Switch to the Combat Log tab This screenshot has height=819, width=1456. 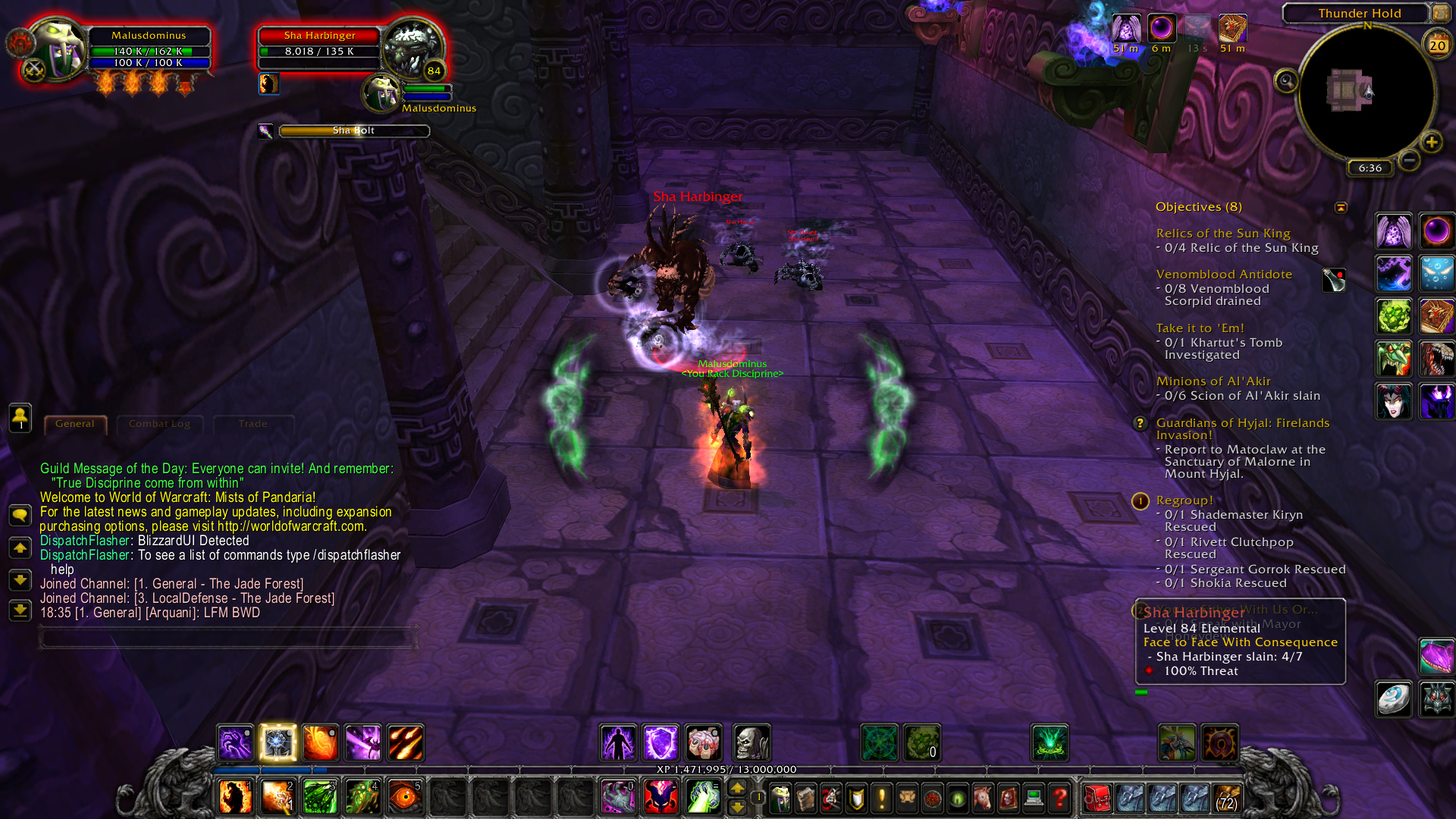pos(160,424)
